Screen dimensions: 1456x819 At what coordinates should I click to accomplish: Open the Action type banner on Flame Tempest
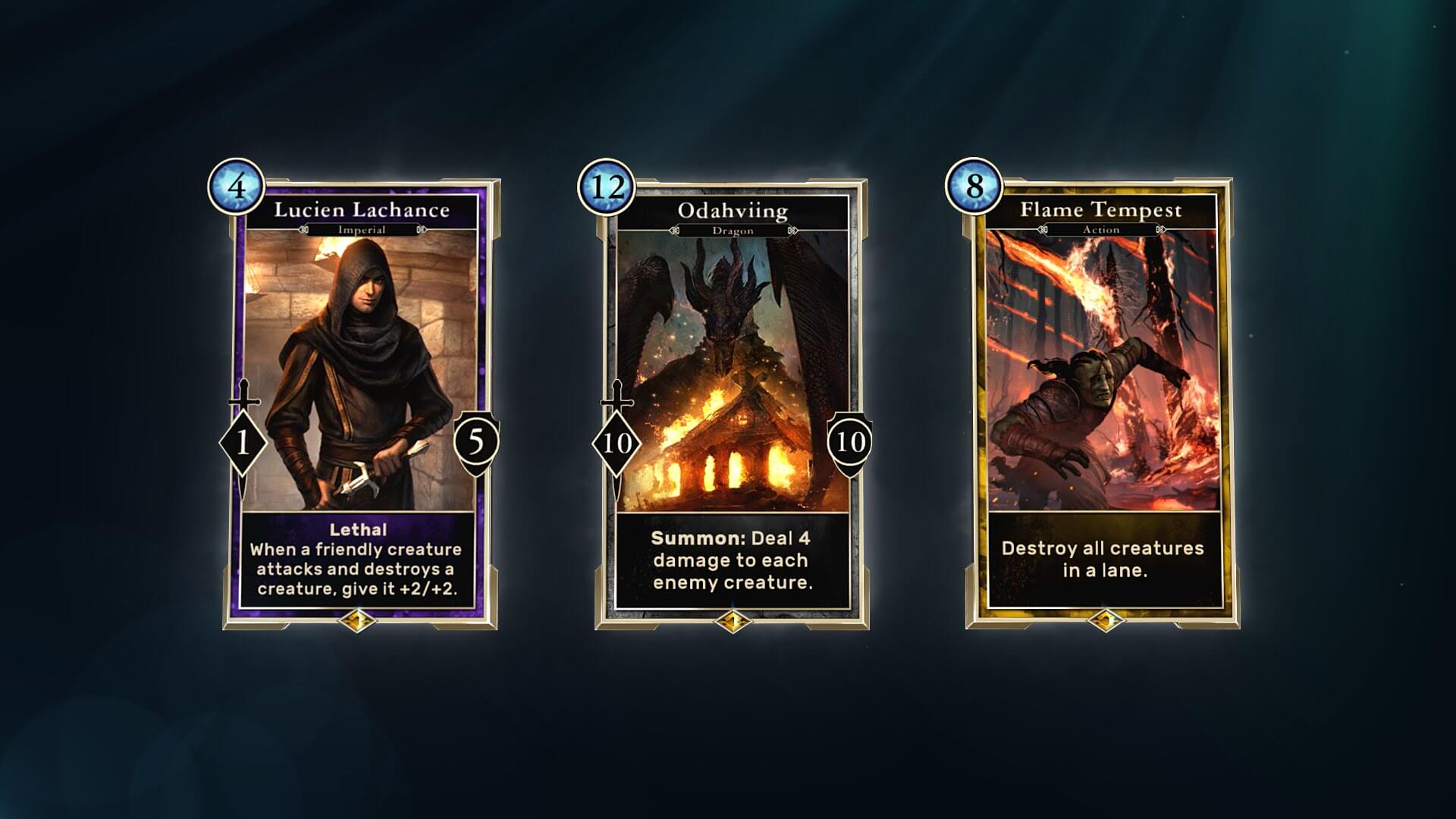pos(1100,229)
